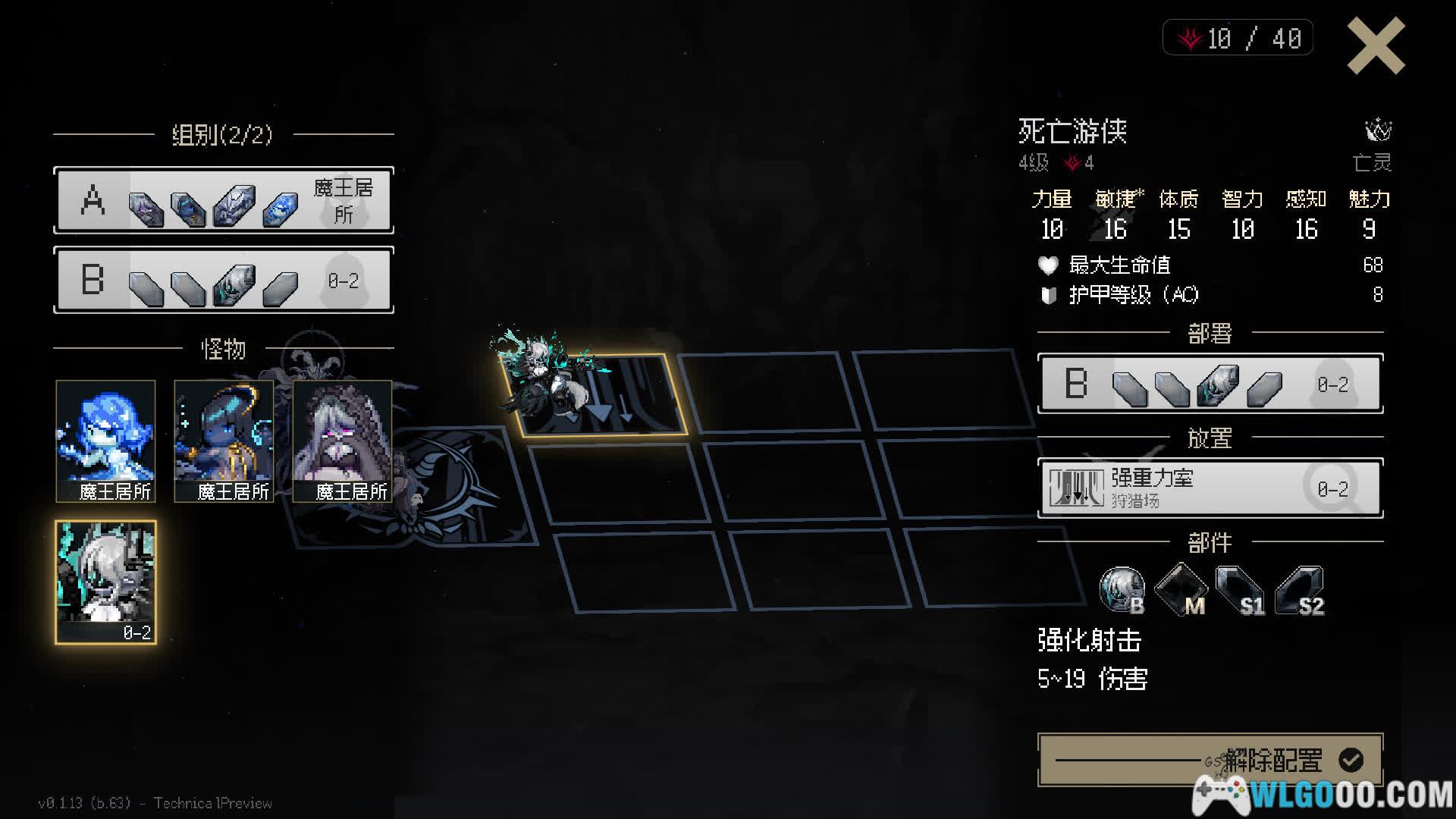This screenshot has width=1456, height=819.
Task: Select group B row in the group list
Action: click(224, 280)
